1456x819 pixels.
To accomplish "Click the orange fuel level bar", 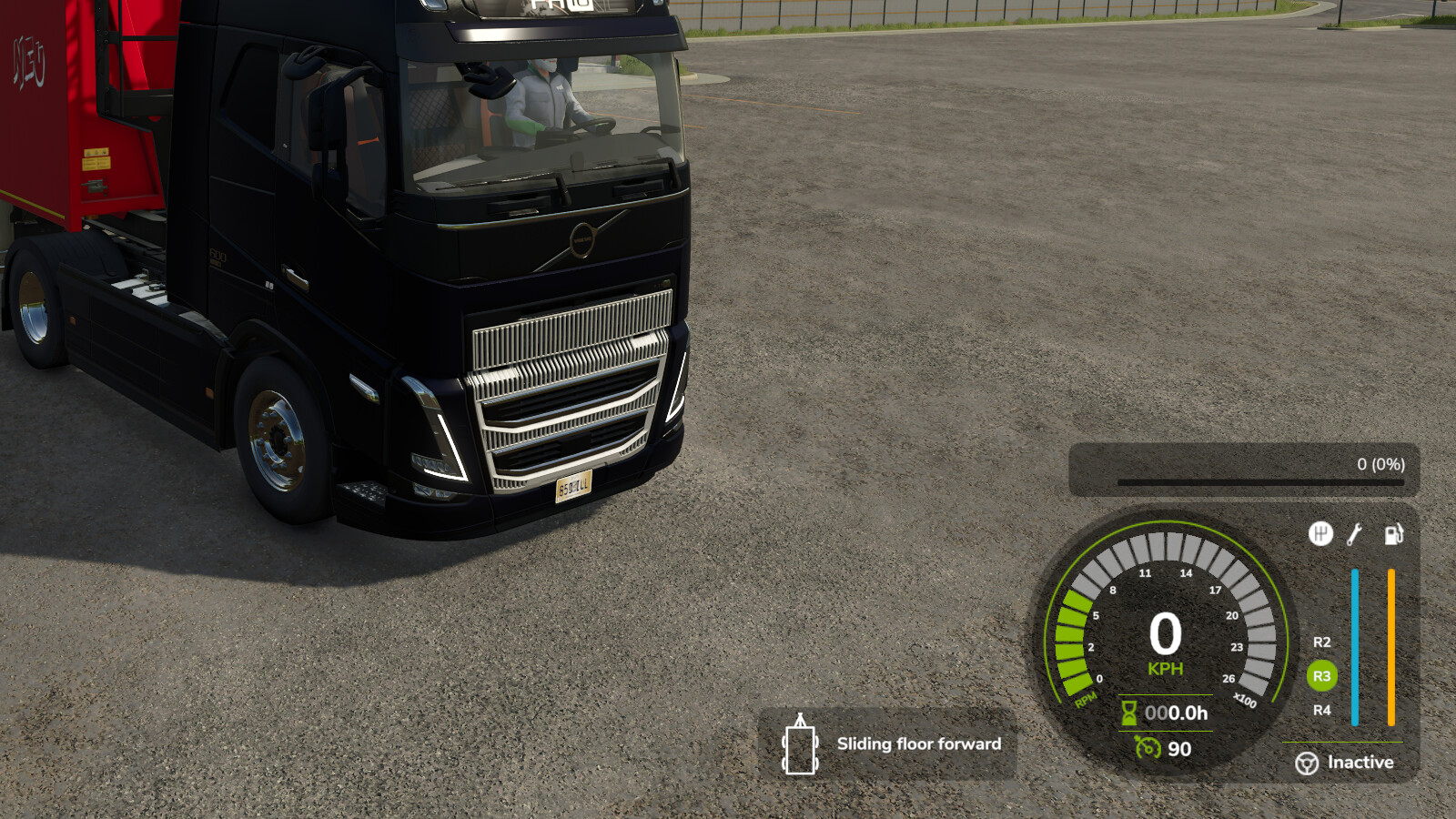I will (1391, 642).
